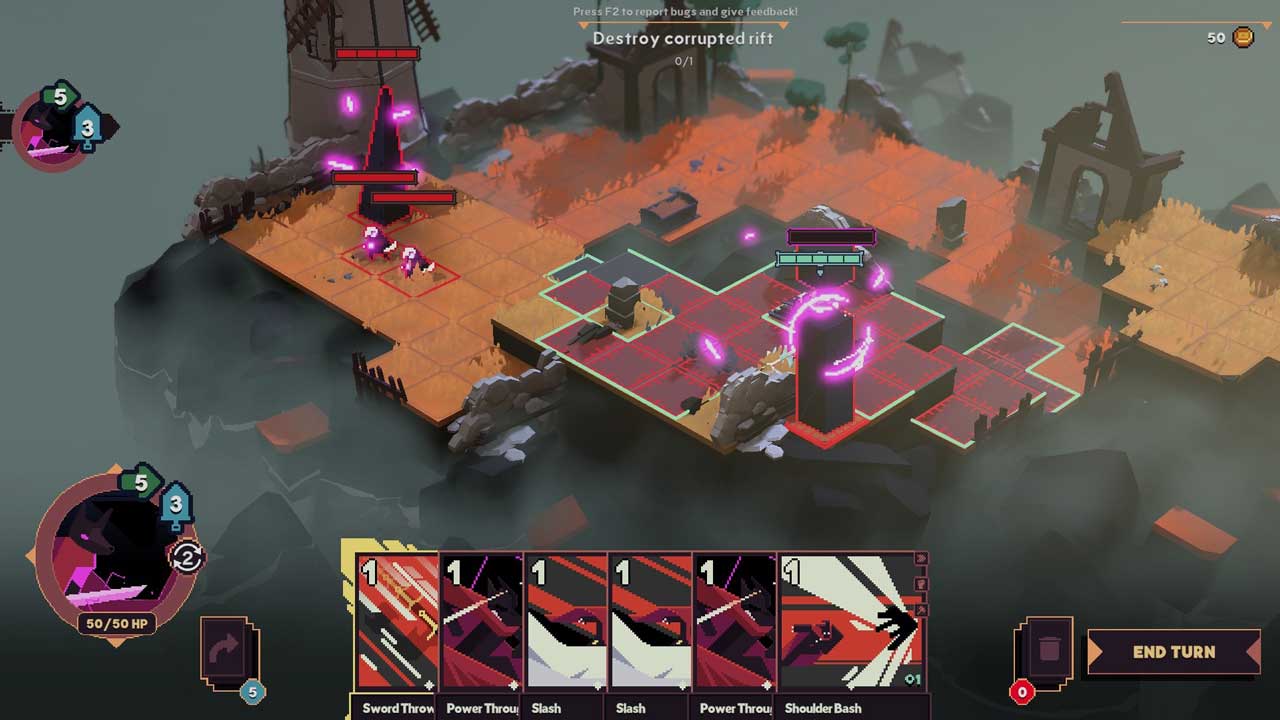
Task: Play the Shoulder Bash card
Action: point(850,625)
